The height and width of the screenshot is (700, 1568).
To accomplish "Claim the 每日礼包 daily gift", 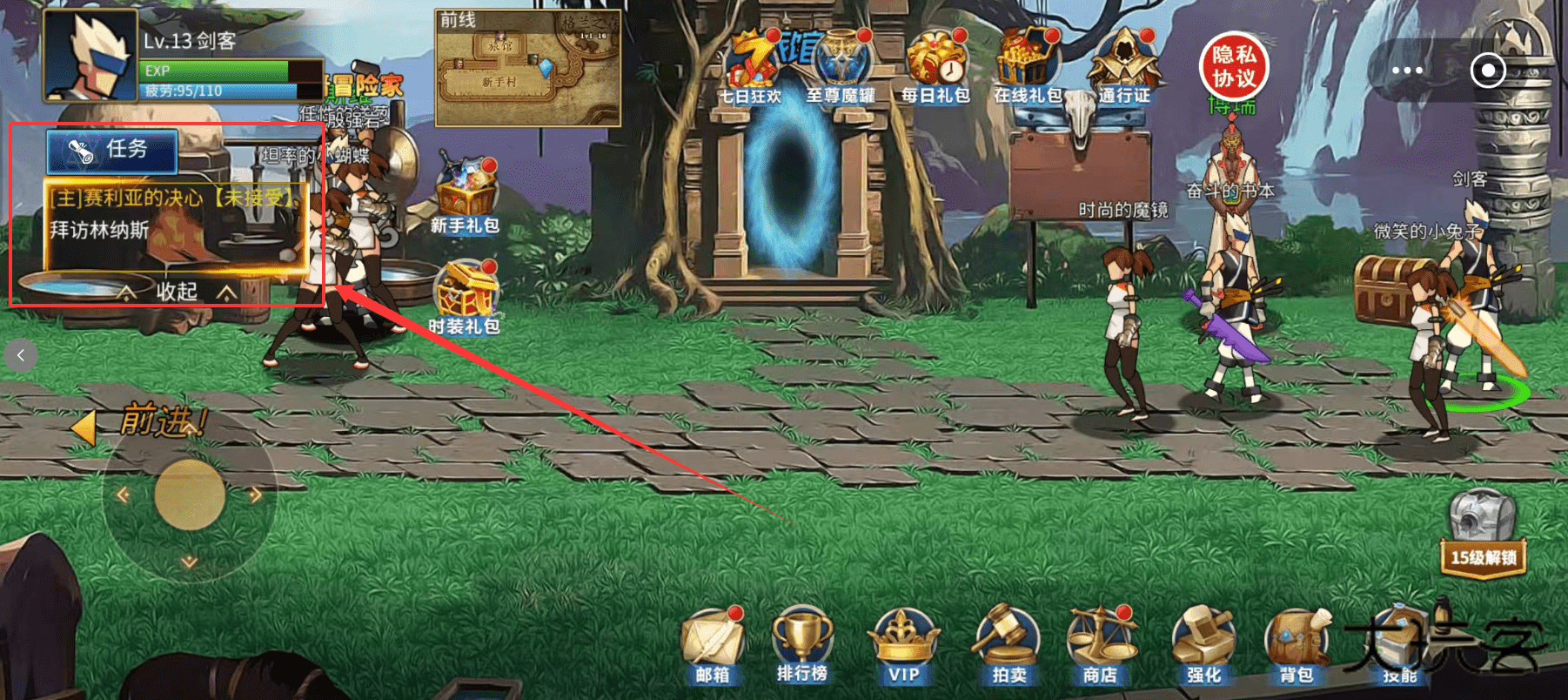I will pos(935,68).
